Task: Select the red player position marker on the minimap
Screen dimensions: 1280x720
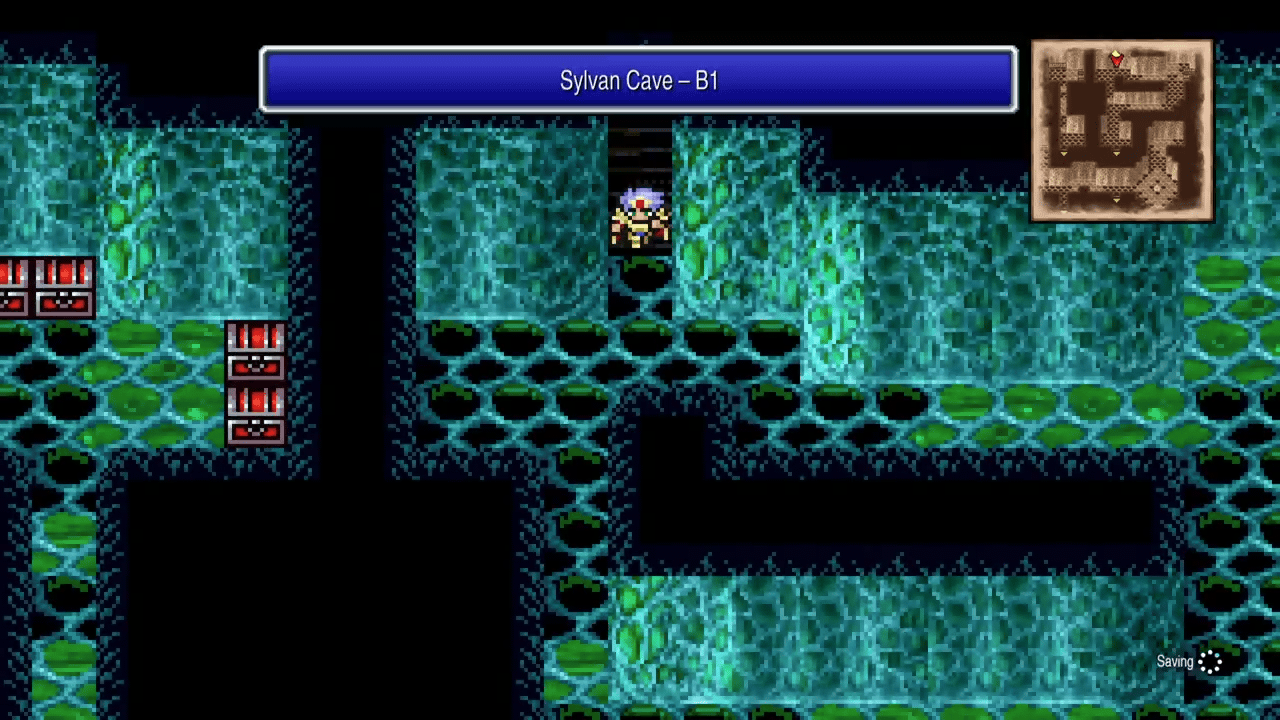Action: (1117, 60)
